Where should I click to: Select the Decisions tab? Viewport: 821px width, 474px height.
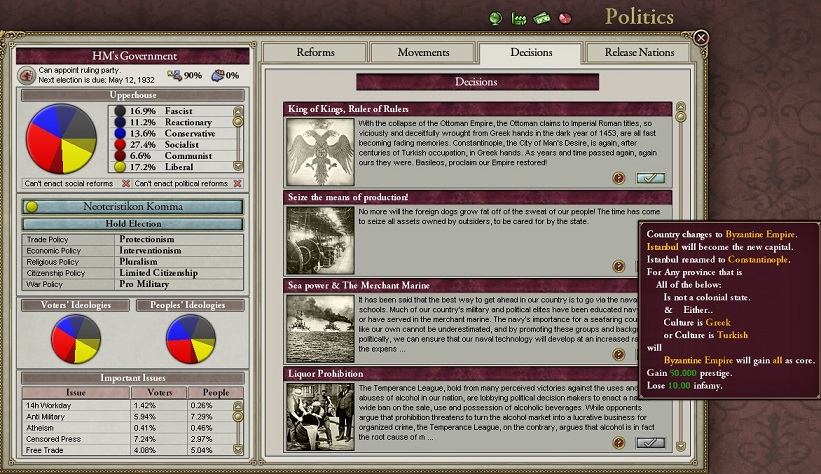point(530,53)
